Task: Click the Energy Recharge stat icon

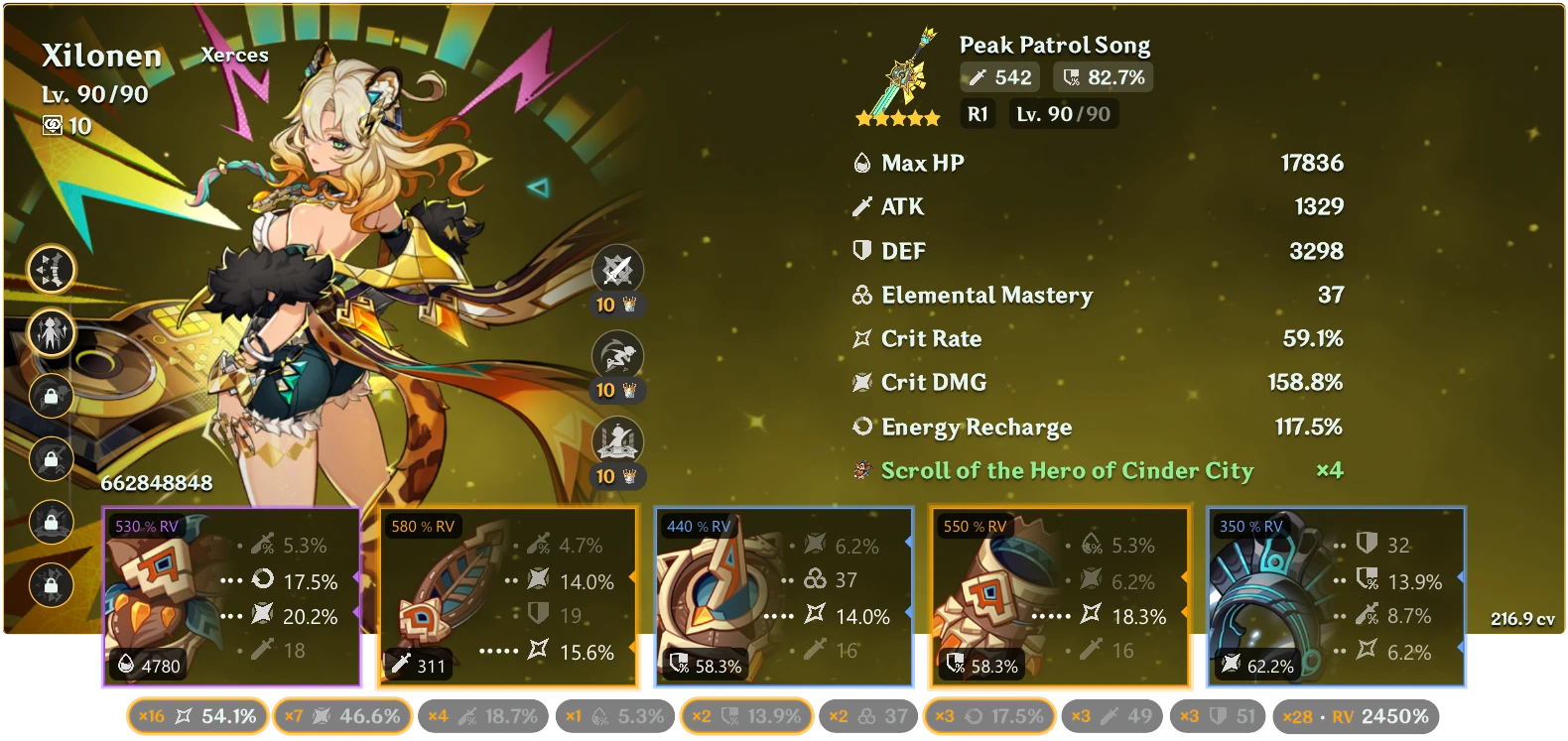Action: pos(862,427)
